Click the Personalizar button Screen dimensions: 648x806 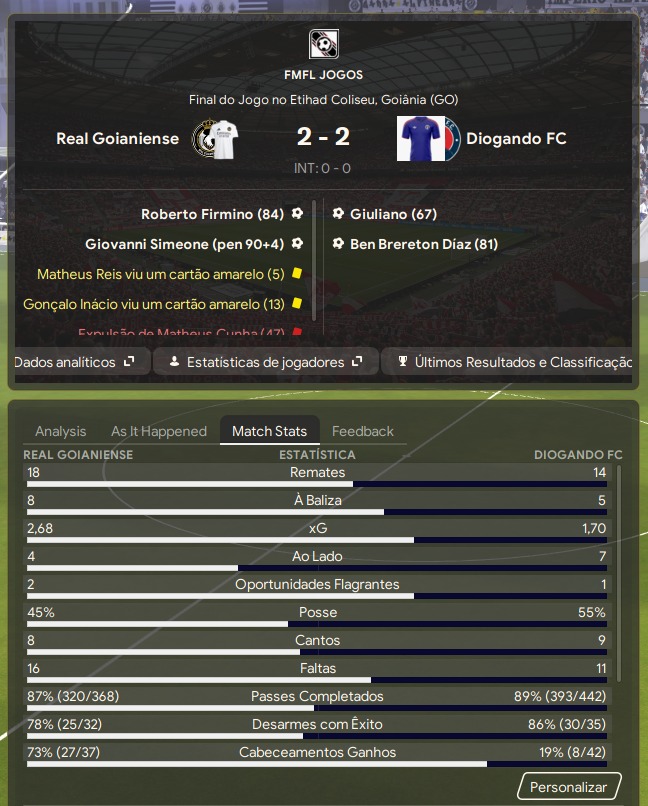[x=568, y=787]
